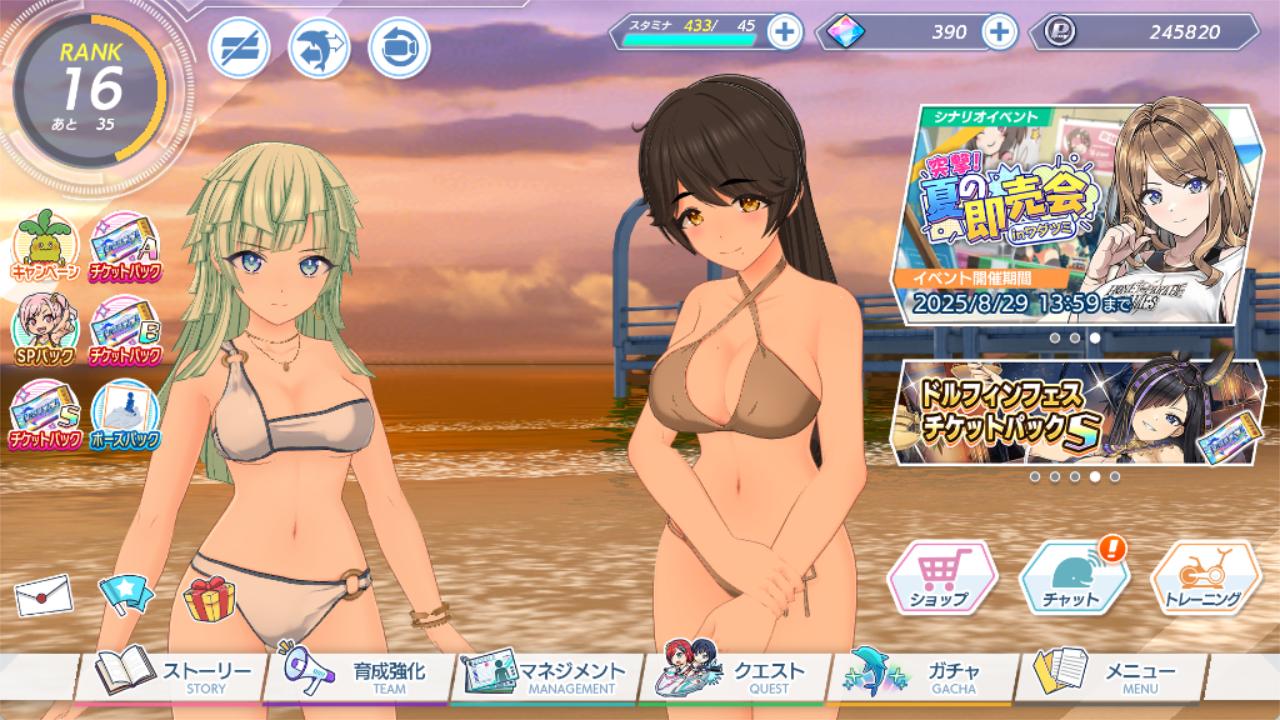Add stamina with the plus button

785,32
